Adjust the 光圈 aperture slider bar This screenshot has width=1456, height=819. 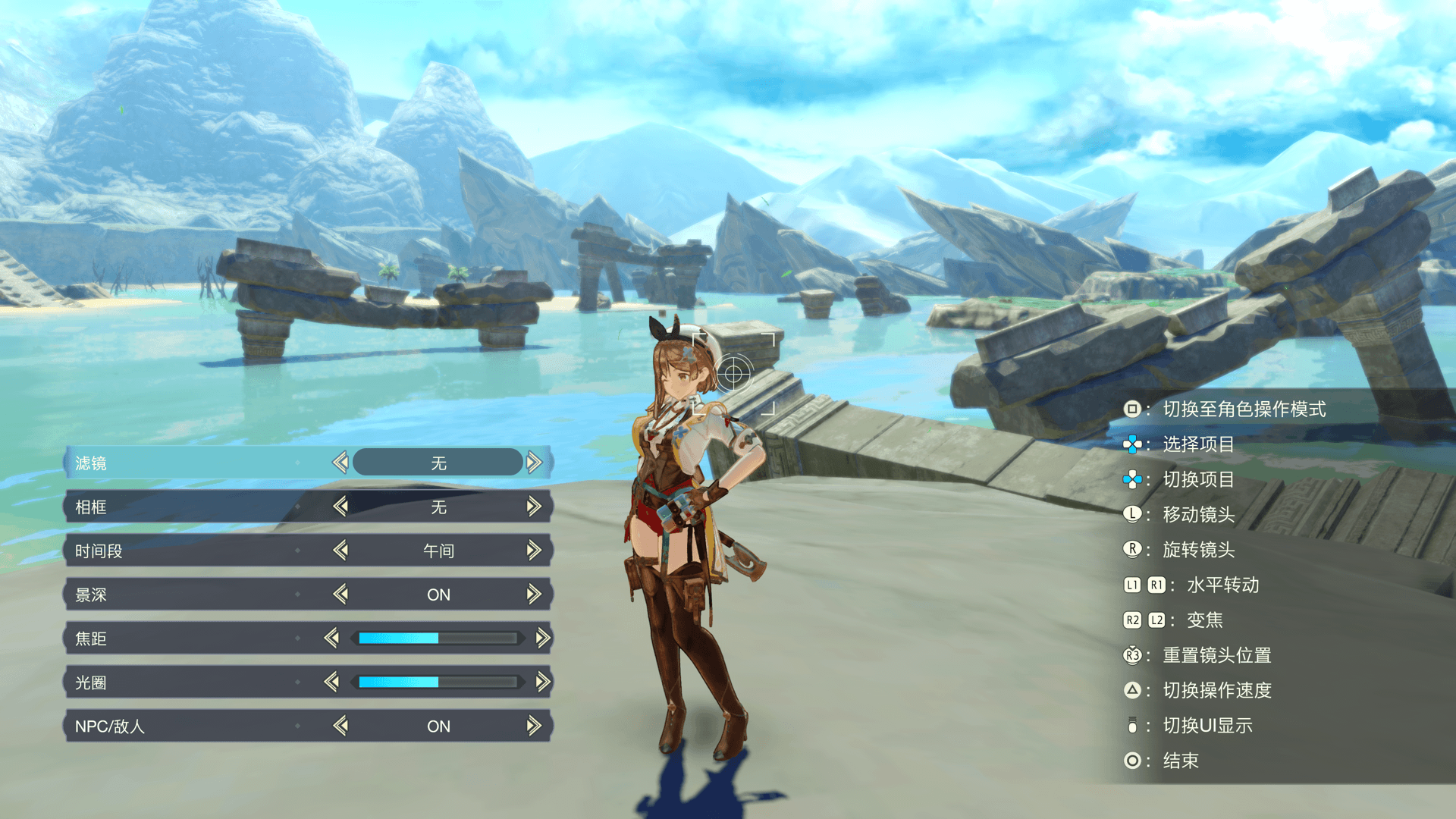click(x=438, y=682)
